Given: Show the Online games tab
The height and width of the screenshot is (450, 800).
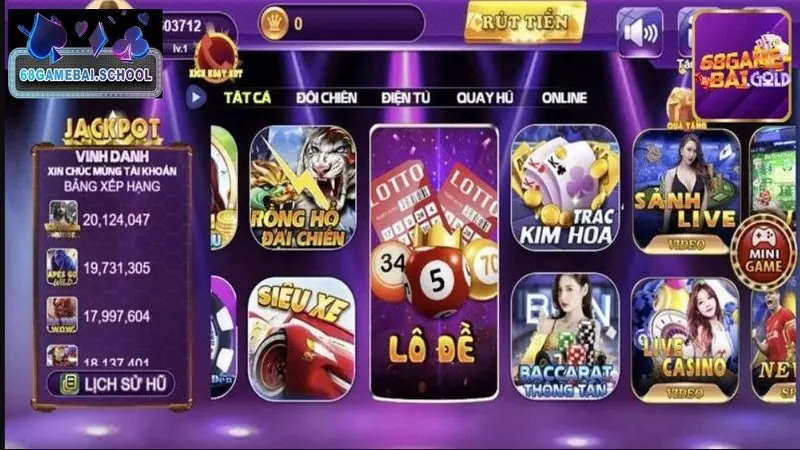Looking at the screenshot, I should (564, 98).
